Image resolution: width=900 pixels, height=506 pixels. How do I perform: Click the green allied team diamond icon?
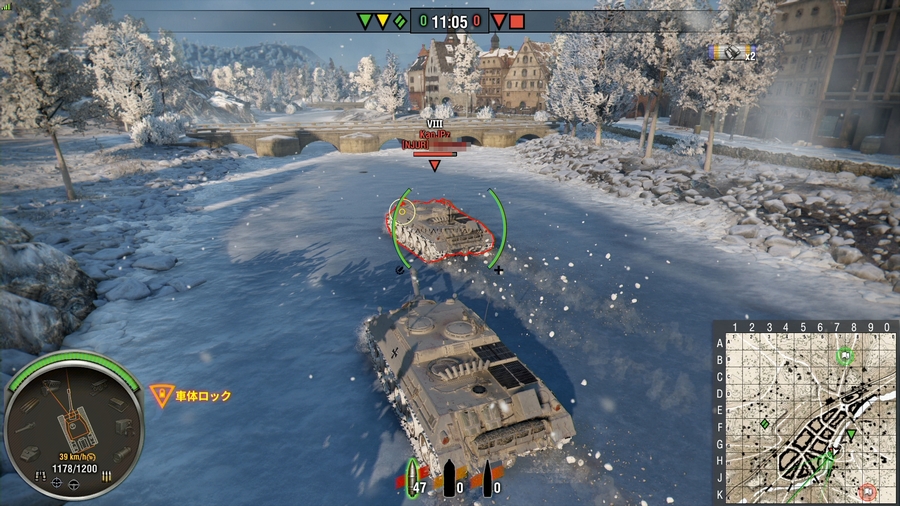pos(400,21)
